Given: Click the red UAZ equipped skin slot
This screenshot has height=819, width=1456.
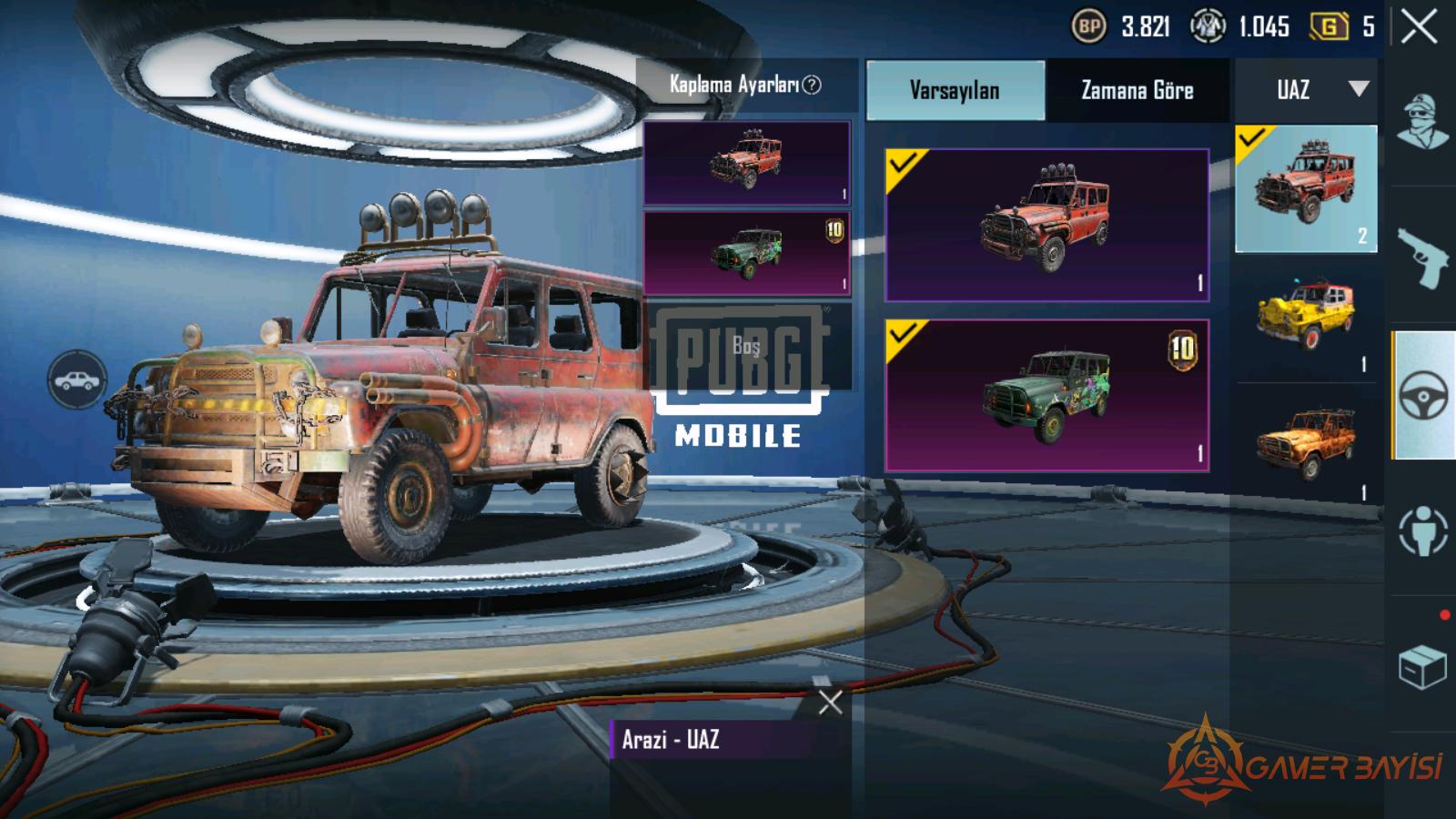Looking at the screenshot, I should [746, 163].
